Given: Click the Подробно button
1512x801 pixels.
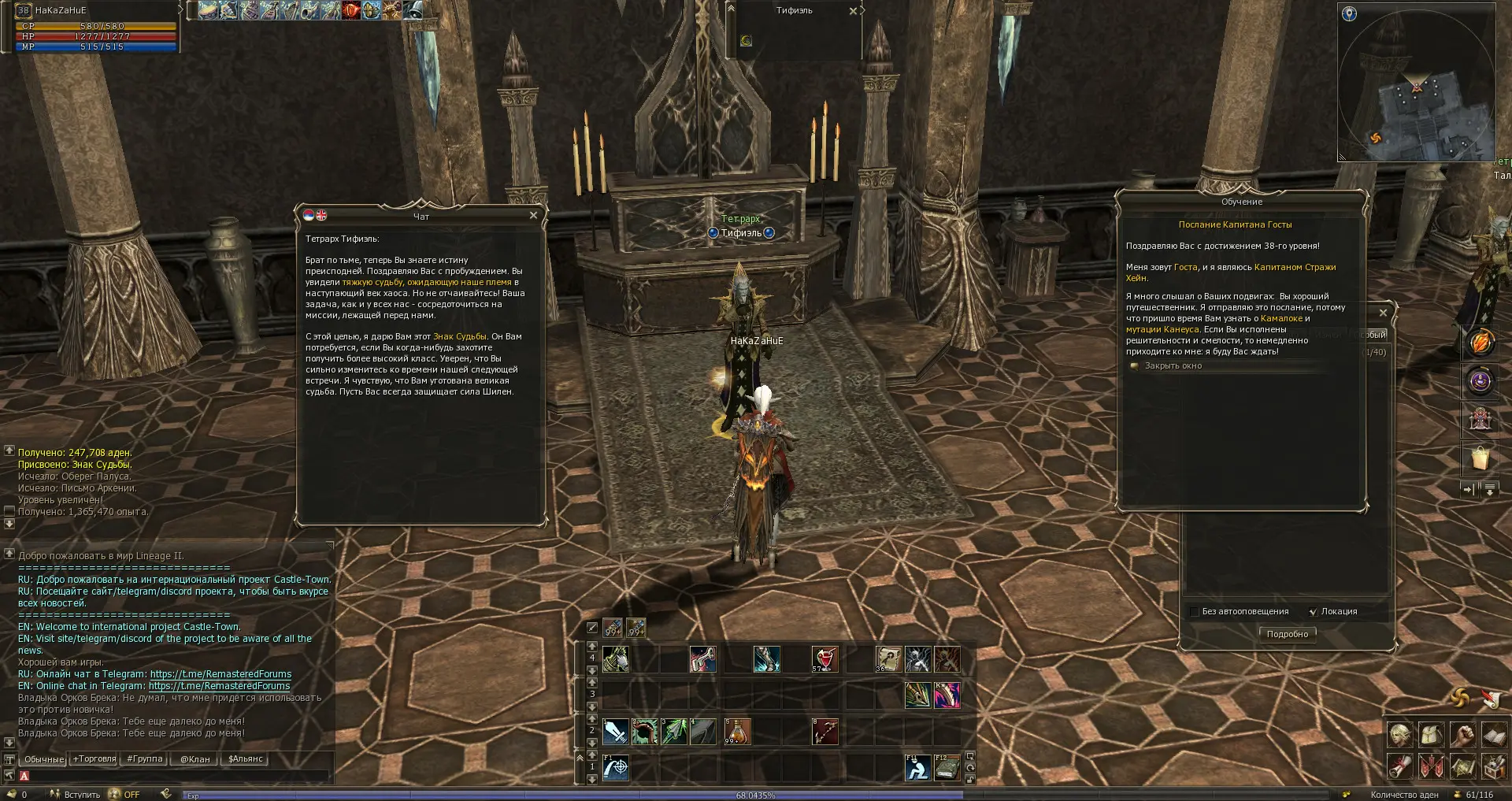Looking at the screenshot, I should pos(1287,634).
